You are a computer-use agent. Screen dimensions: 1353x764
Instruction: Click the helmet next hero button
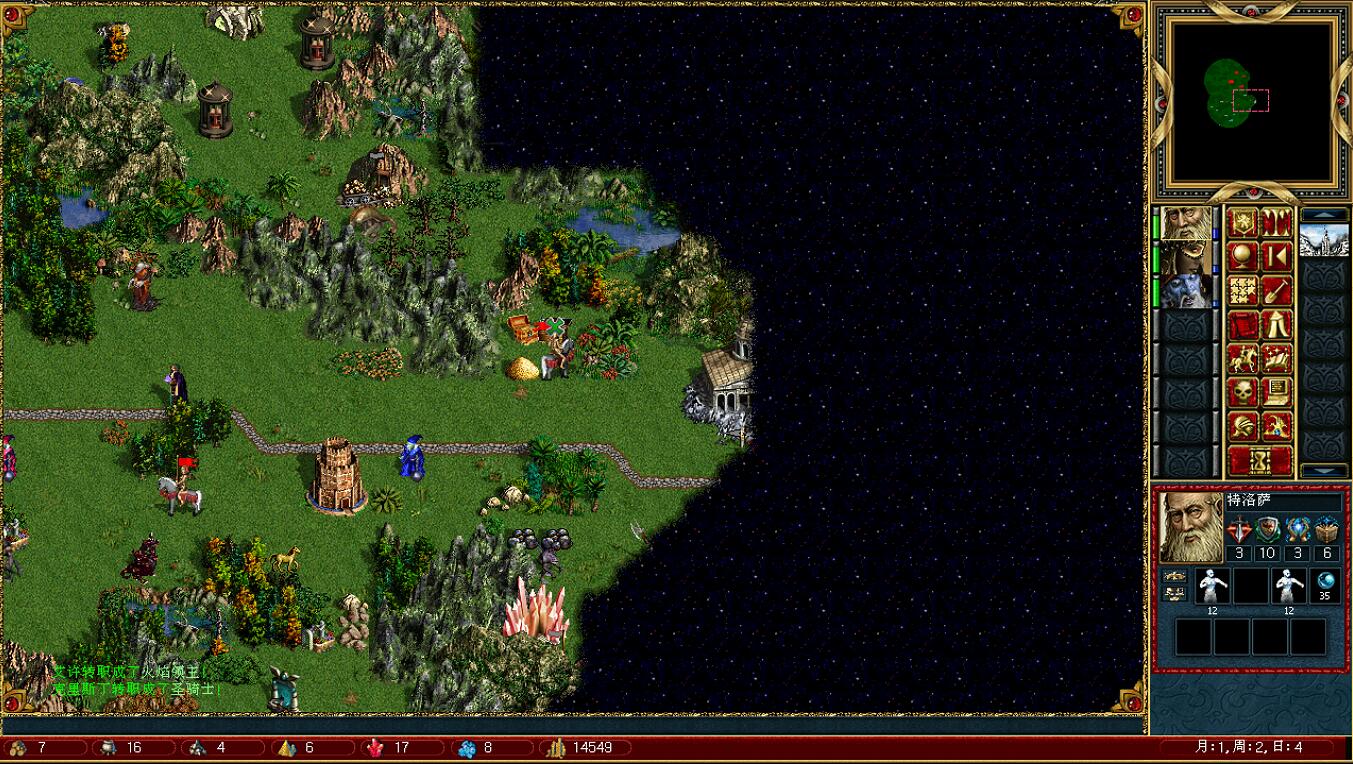(x=1242, y=427)
